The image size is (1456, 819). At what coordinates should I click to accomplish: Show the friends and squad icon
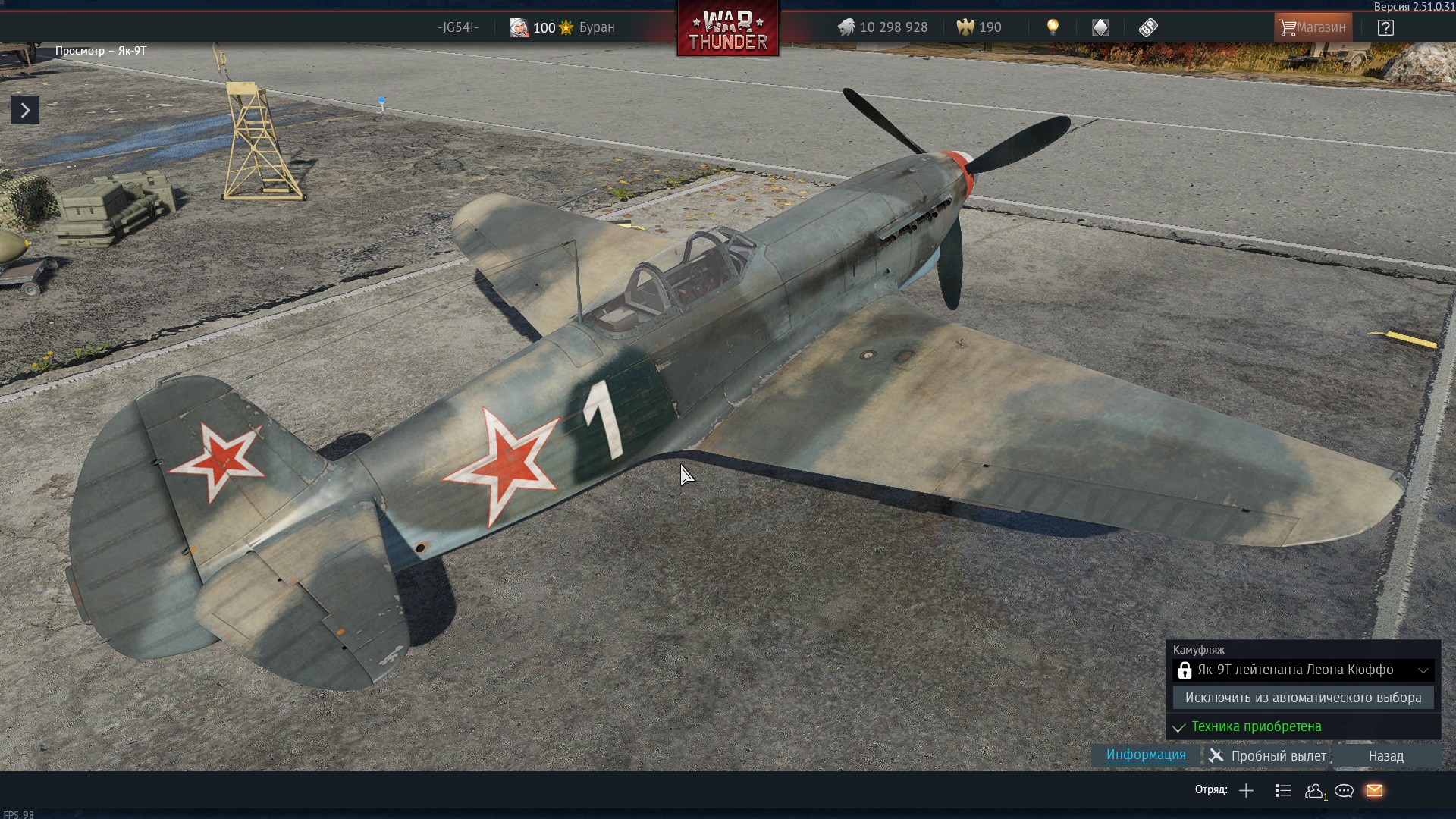1314,791
